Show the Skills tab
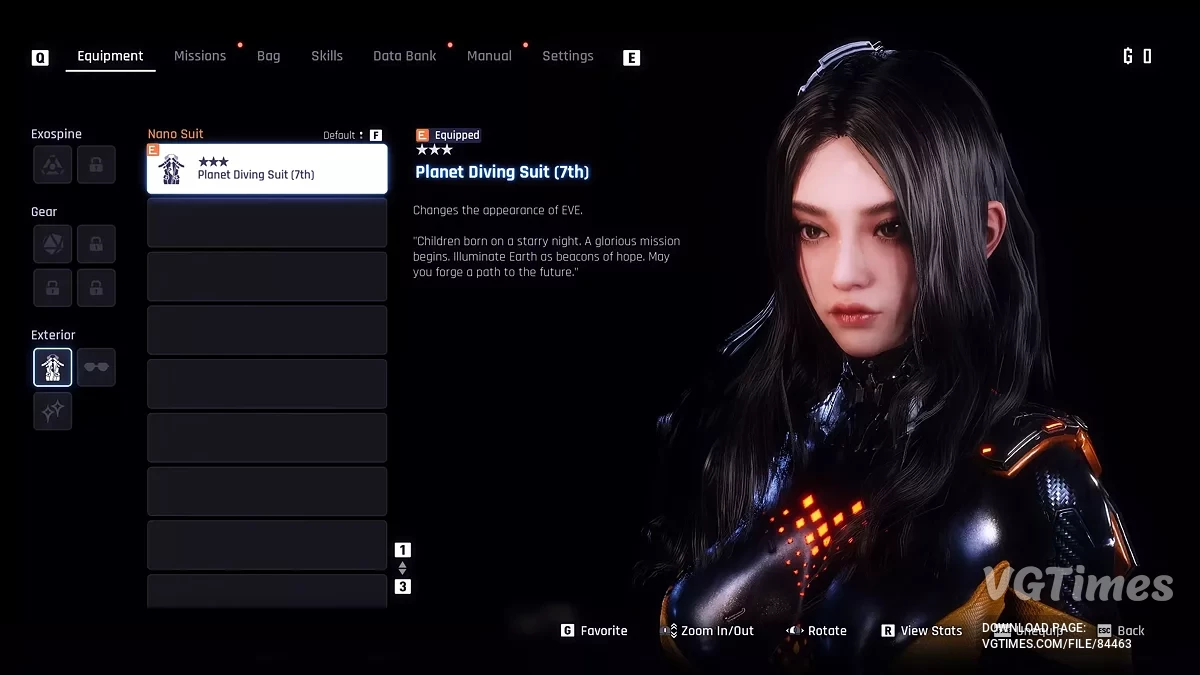This screenshot has height=675, width=1200. 327,56
